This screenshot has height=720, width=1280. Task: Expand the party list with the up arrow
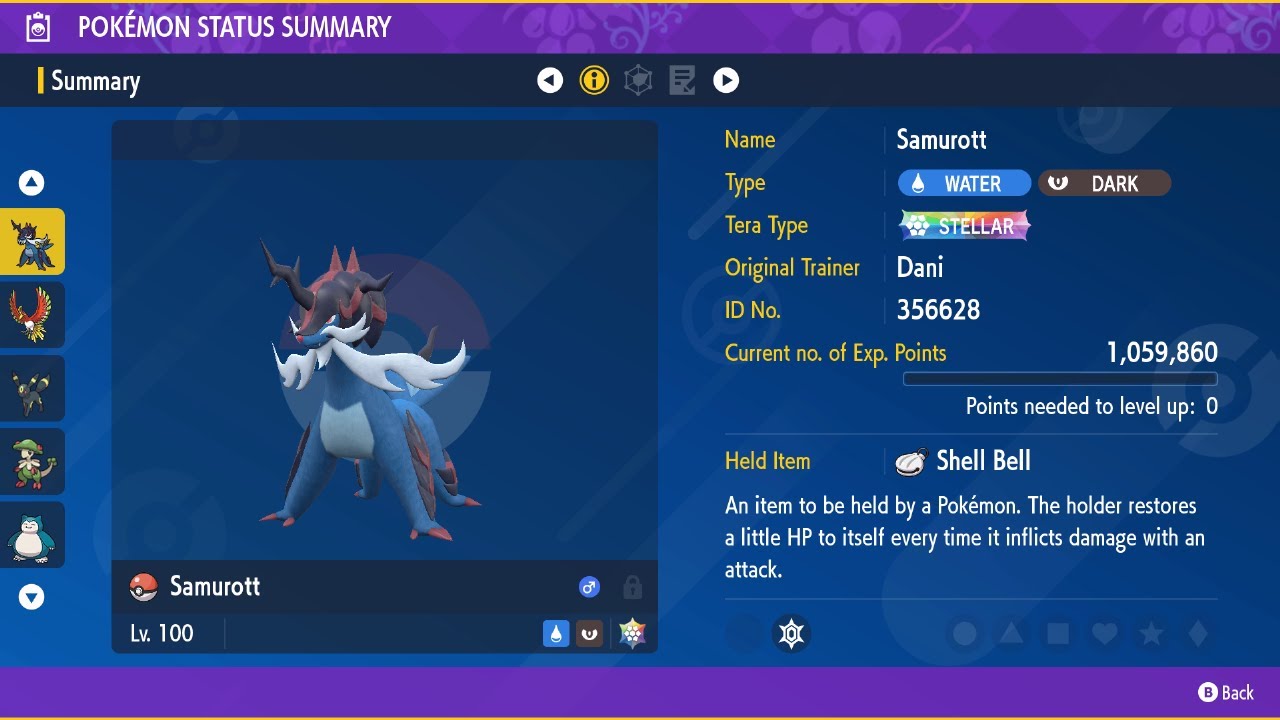pyautogui.click(x=32, y=182)
